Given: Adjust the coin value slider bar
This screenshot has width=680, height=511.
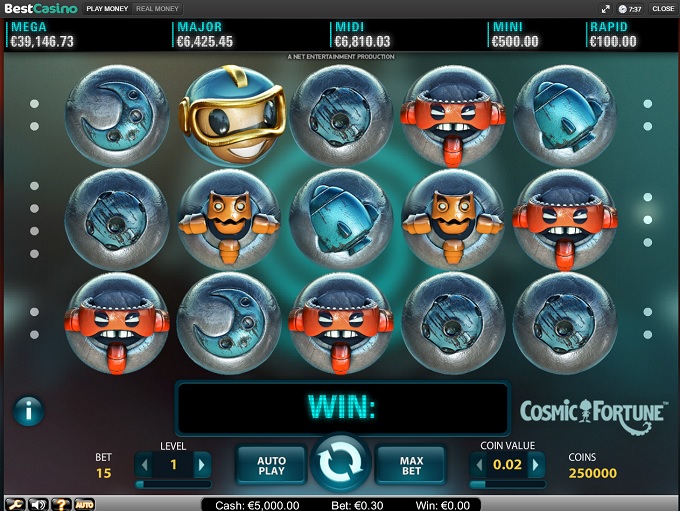Looking at the screenshot, I should click(x=508, y=484).
